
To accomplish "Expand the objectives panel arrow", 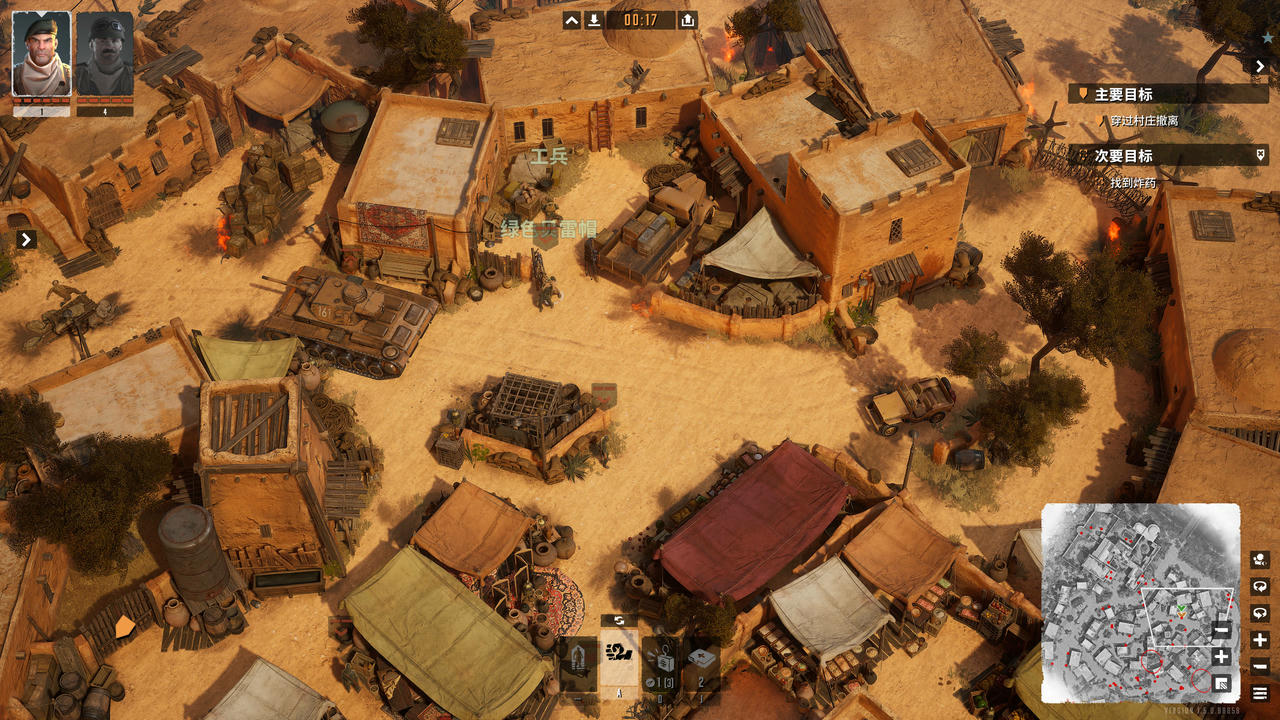I will click(x=1260, y=66).
